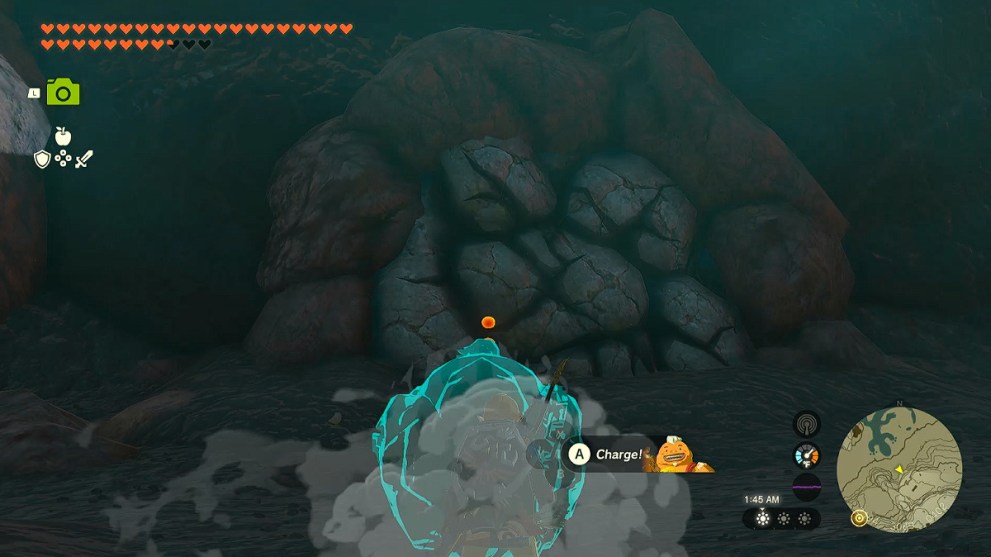Select the green Camera ability icon
This screenshot has width=991, height=557.
click(x=63, y=93)
